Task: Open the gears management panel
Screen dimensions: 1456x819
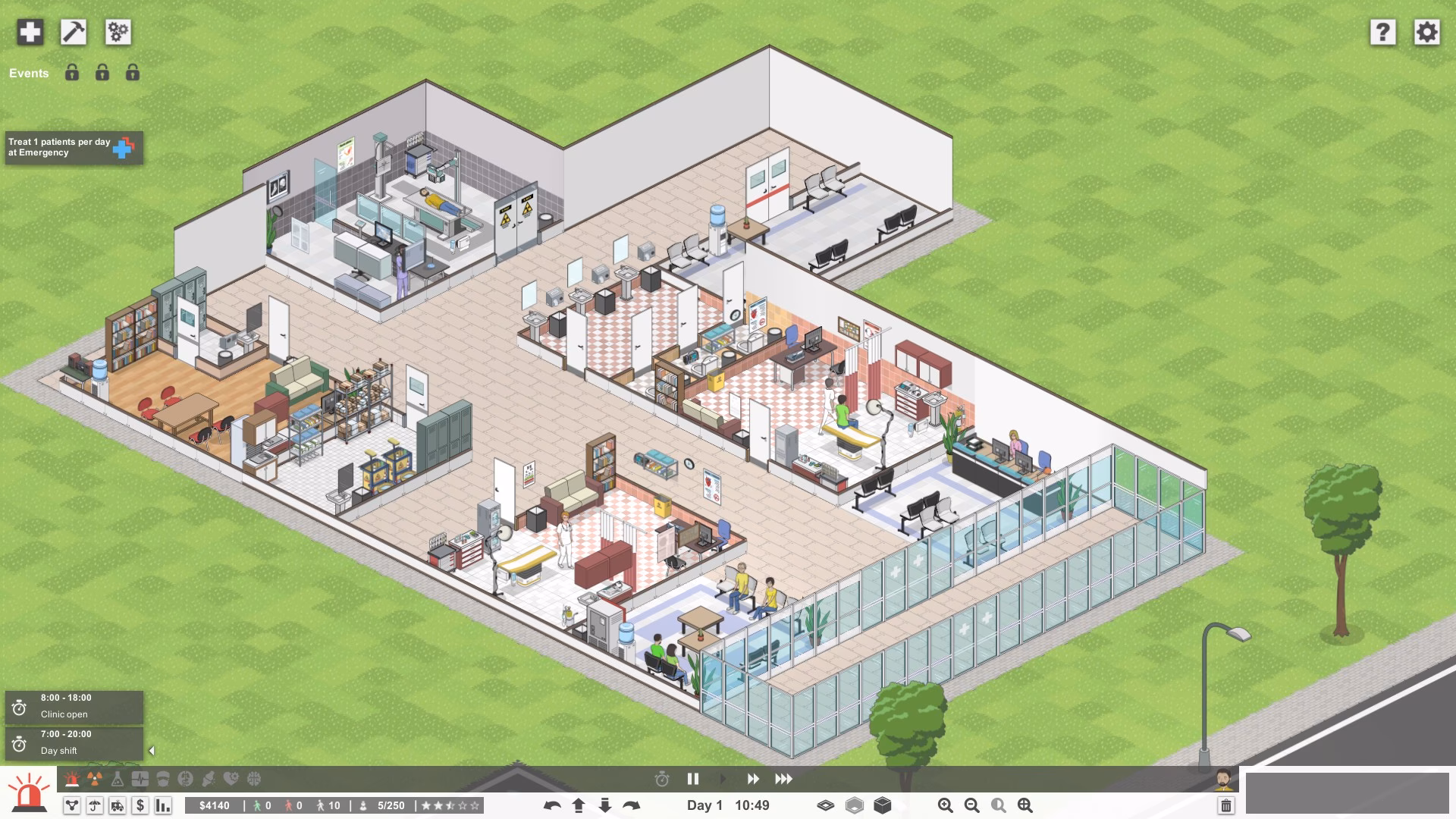Action: click(118, 32)
